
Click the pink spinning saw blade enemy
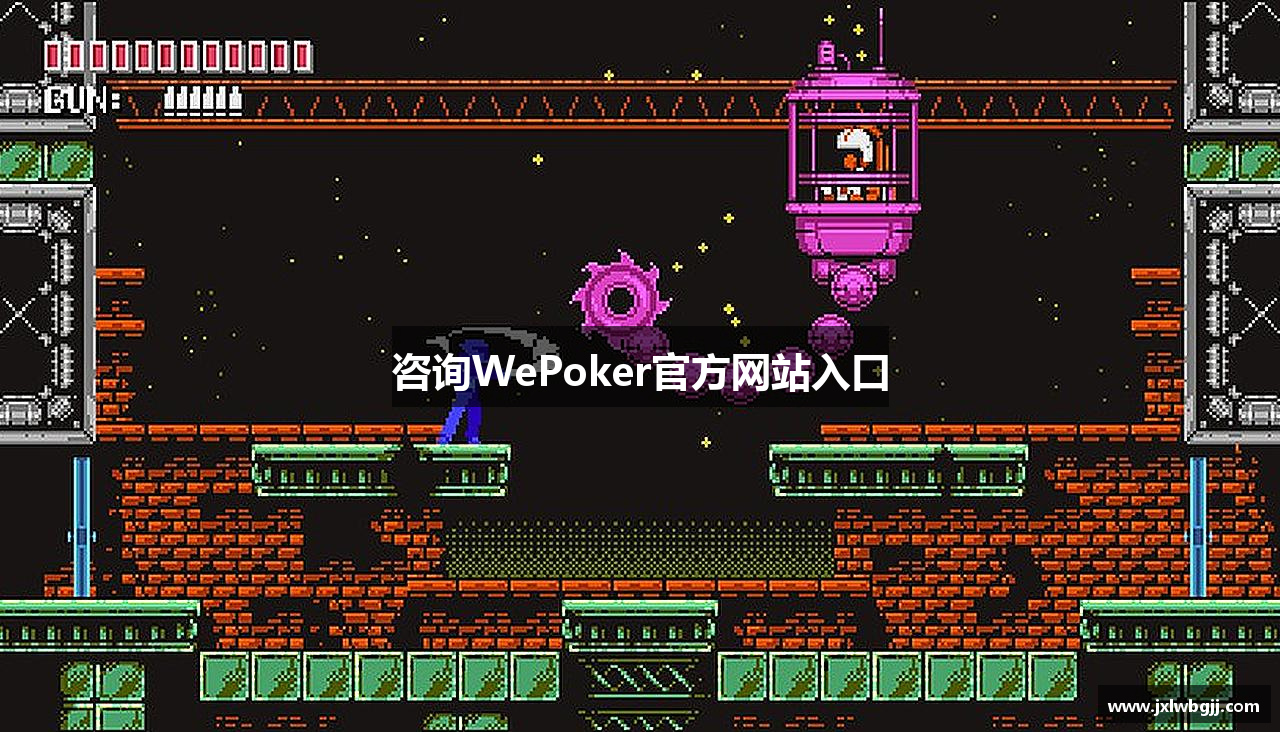(620, 295)
